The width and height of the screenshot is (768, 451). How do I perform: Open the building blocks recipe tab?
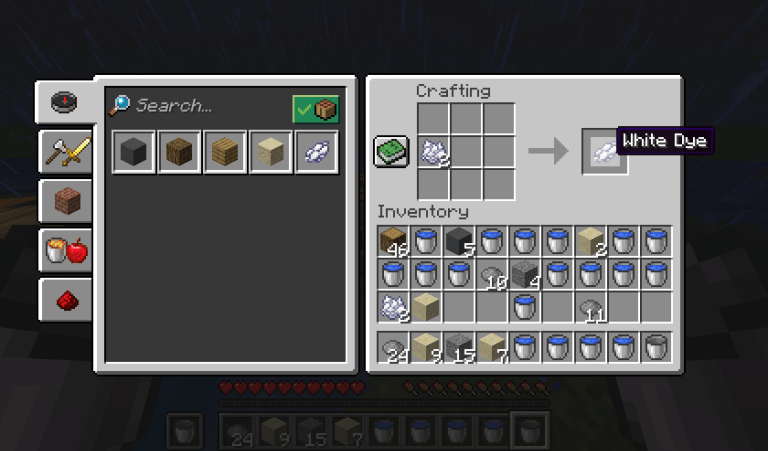(x=65, y=200)
